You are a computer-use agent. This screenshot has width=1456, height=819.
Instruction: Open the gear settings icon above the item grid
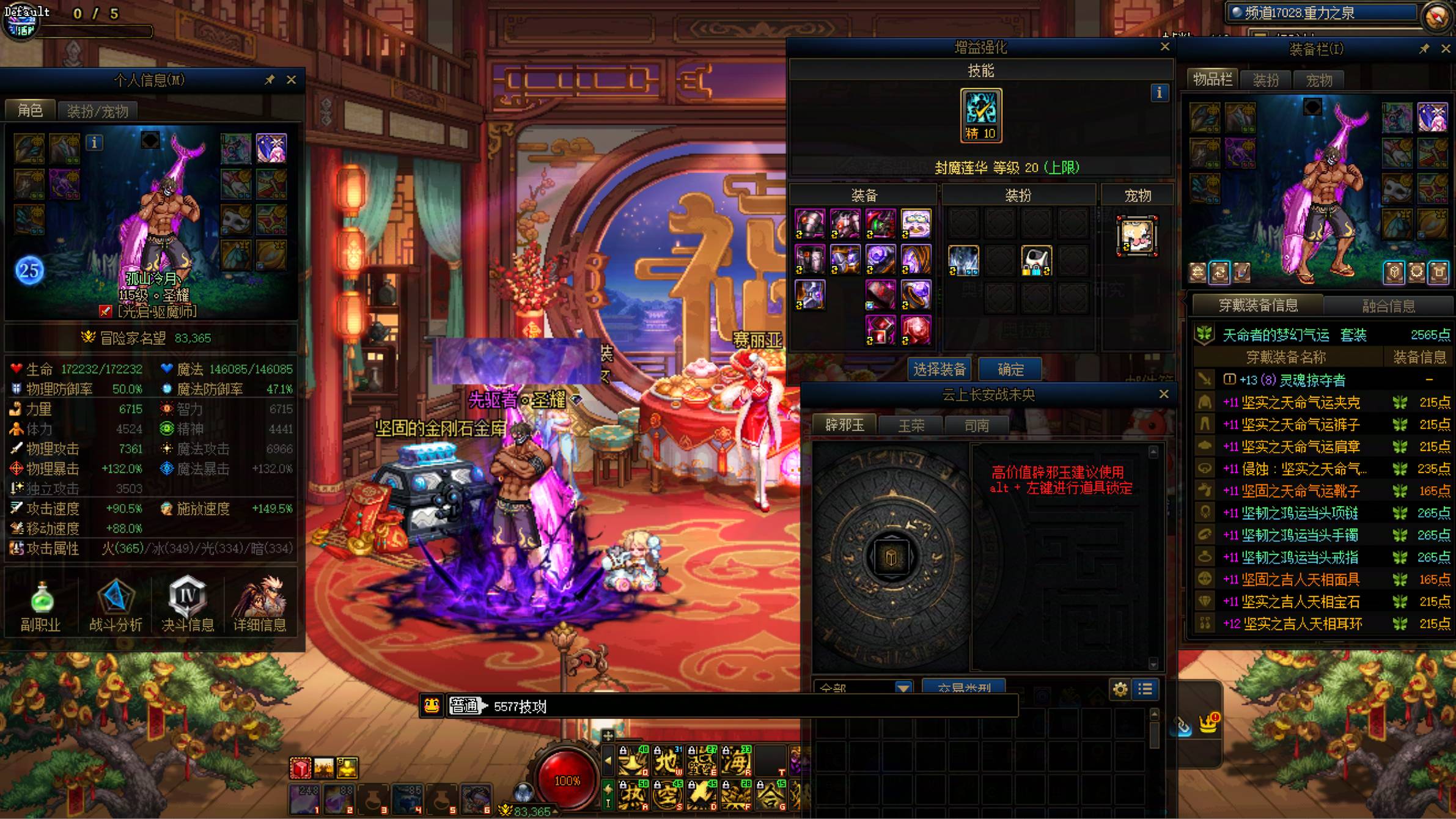1120,689
